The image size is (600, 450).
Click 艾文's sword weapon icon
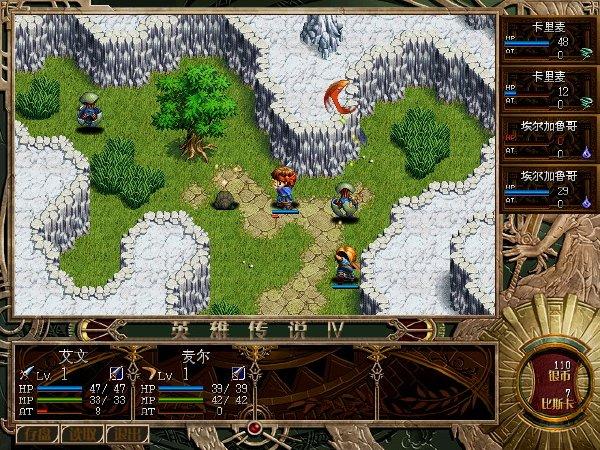coord(24,372)
